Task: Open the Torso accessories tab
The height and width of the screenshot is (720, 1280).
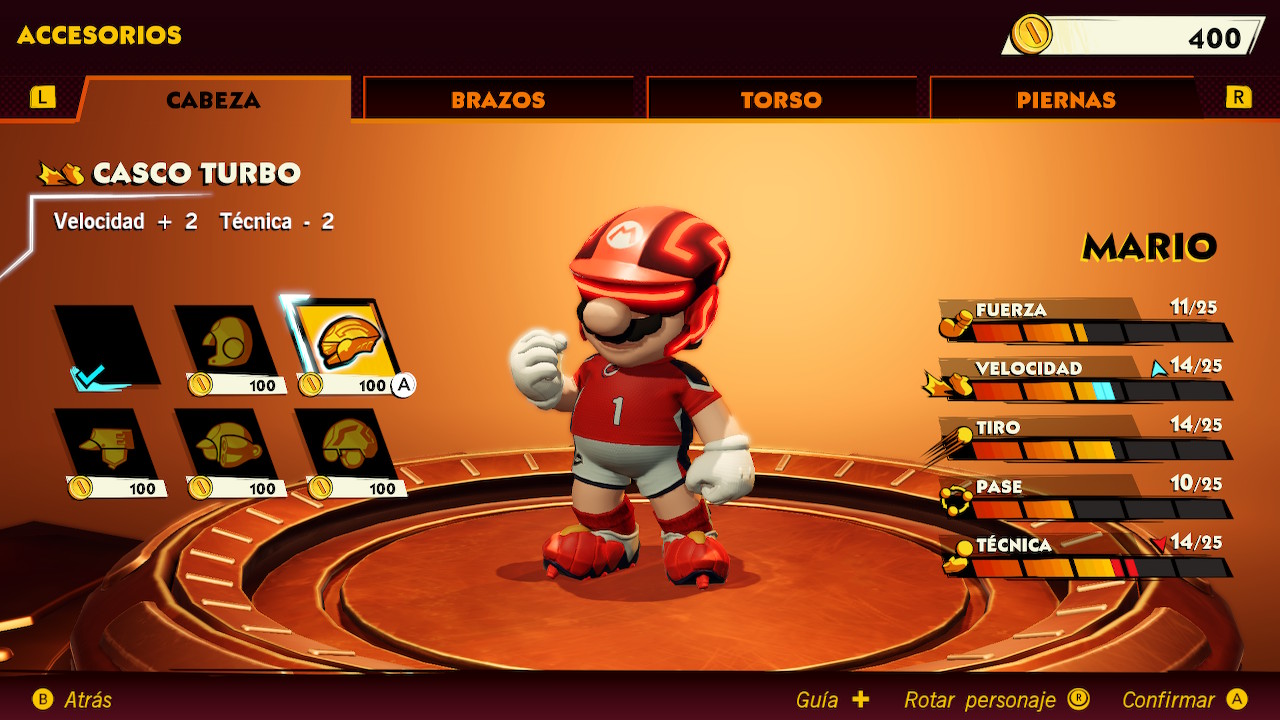Action: pos(781,100)
